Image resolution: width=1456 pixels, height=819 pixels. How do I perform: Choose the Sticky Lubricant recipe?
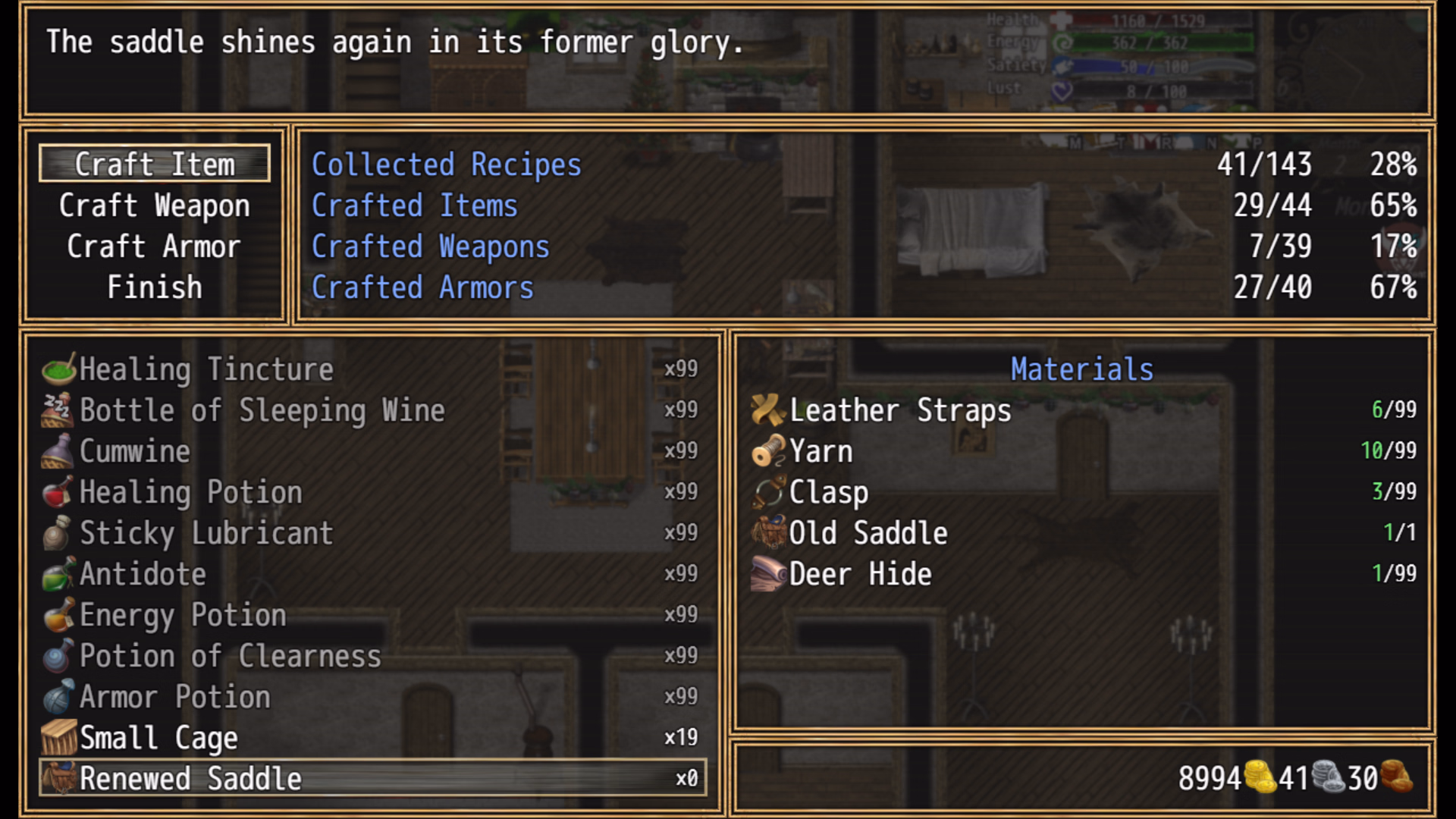(x=372, y=533)
